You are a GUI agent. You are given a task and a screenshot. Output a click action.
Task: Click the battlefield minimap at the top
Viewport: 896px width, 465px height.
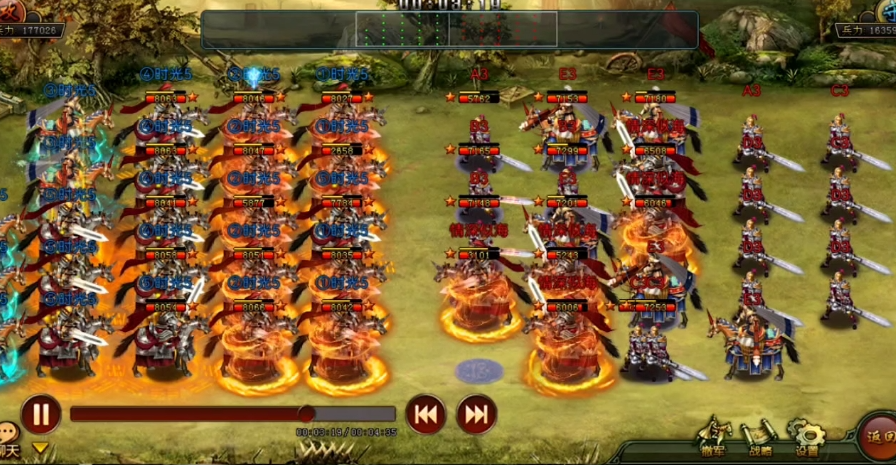tap(449, 29)
